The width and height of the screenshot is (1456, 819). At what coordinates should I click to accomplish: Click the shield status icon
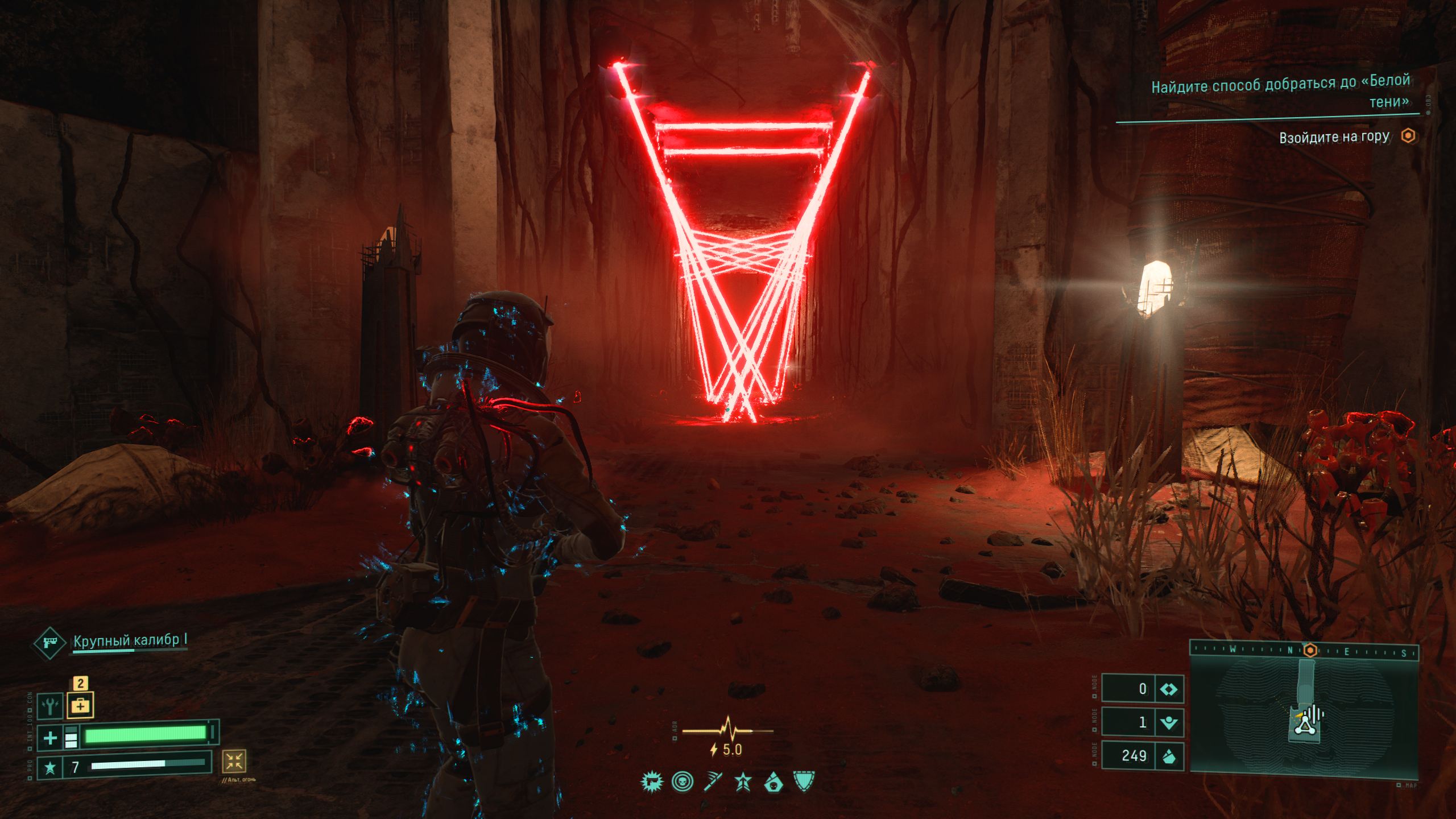803,782
